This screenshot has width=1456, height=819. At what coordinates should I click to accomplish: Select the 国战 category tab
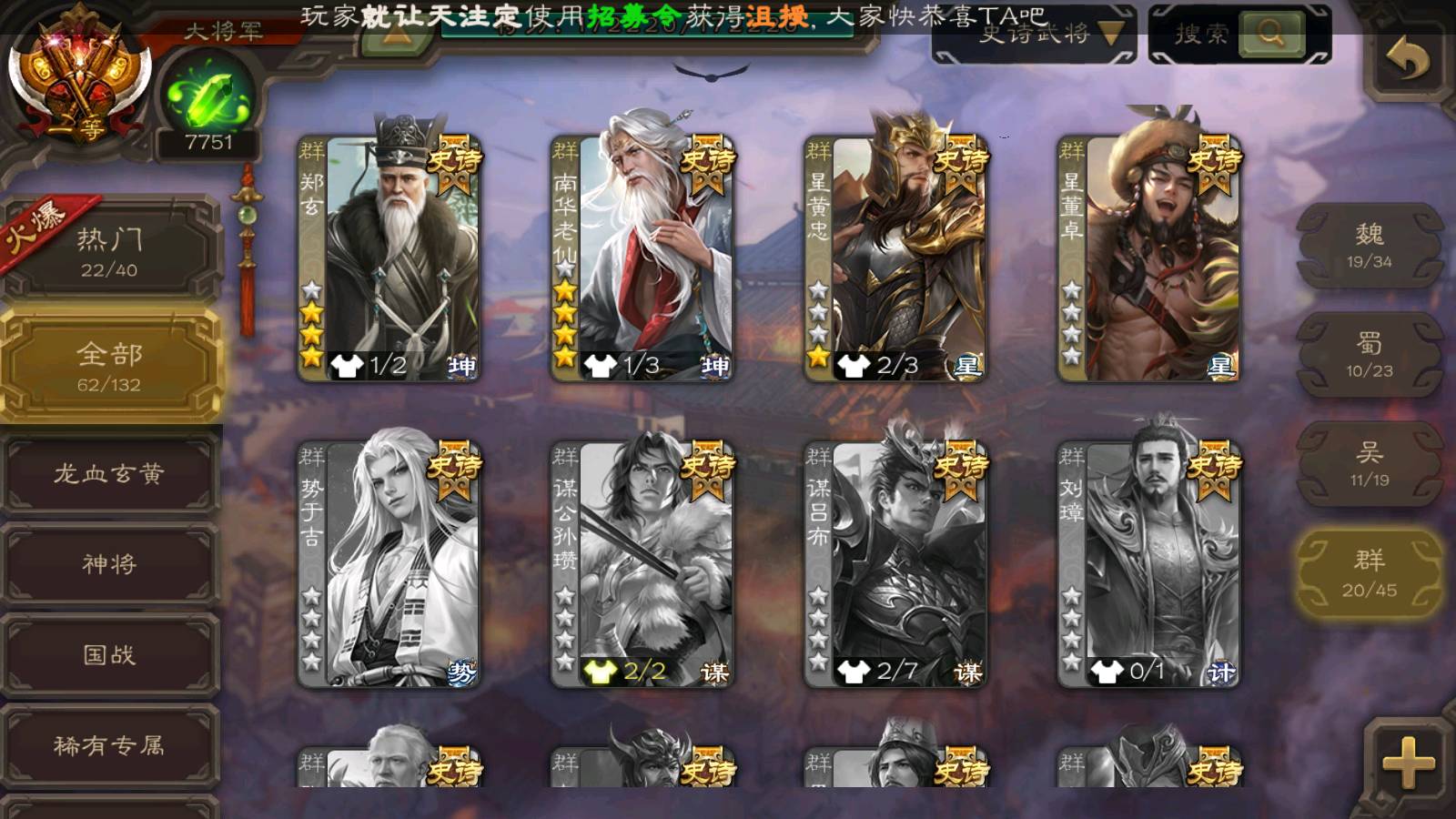pyautogui.click(x=109, y=655)
